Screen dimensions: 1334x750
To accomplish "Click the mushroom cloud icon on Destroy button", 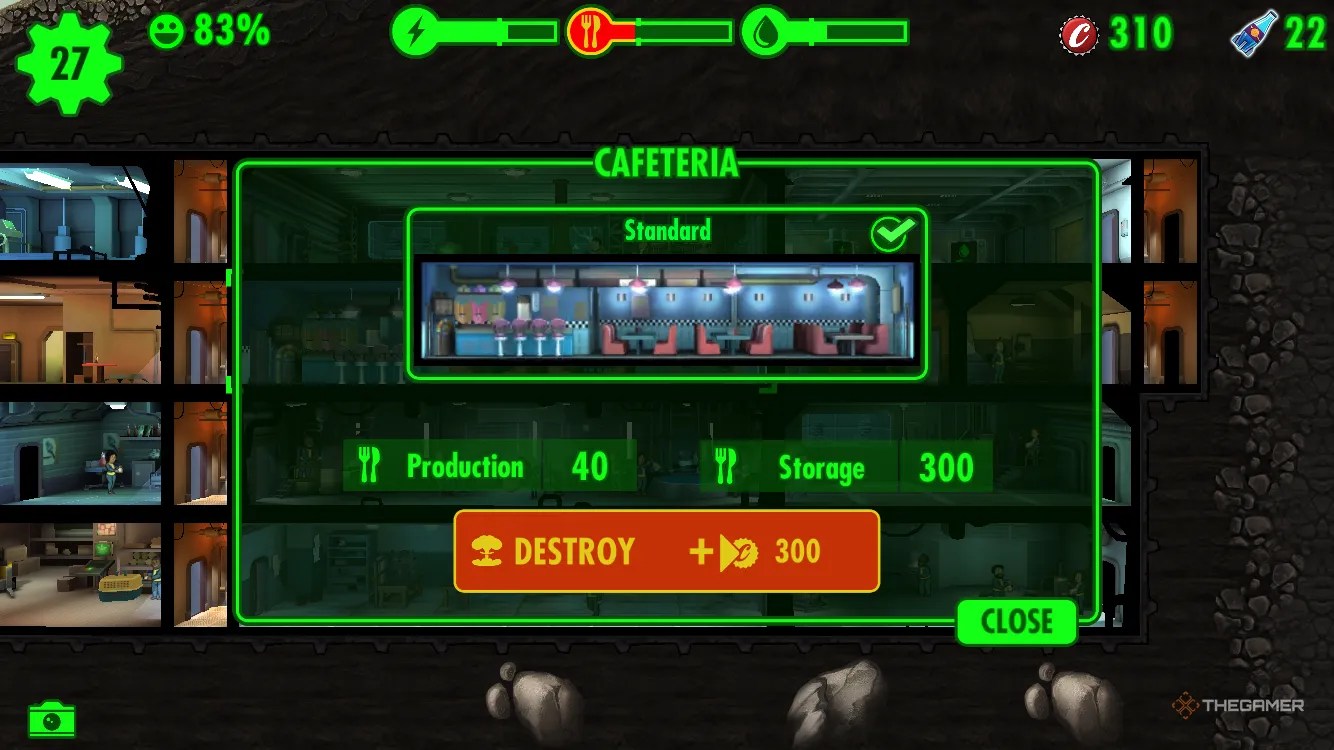I will (486, 551).
